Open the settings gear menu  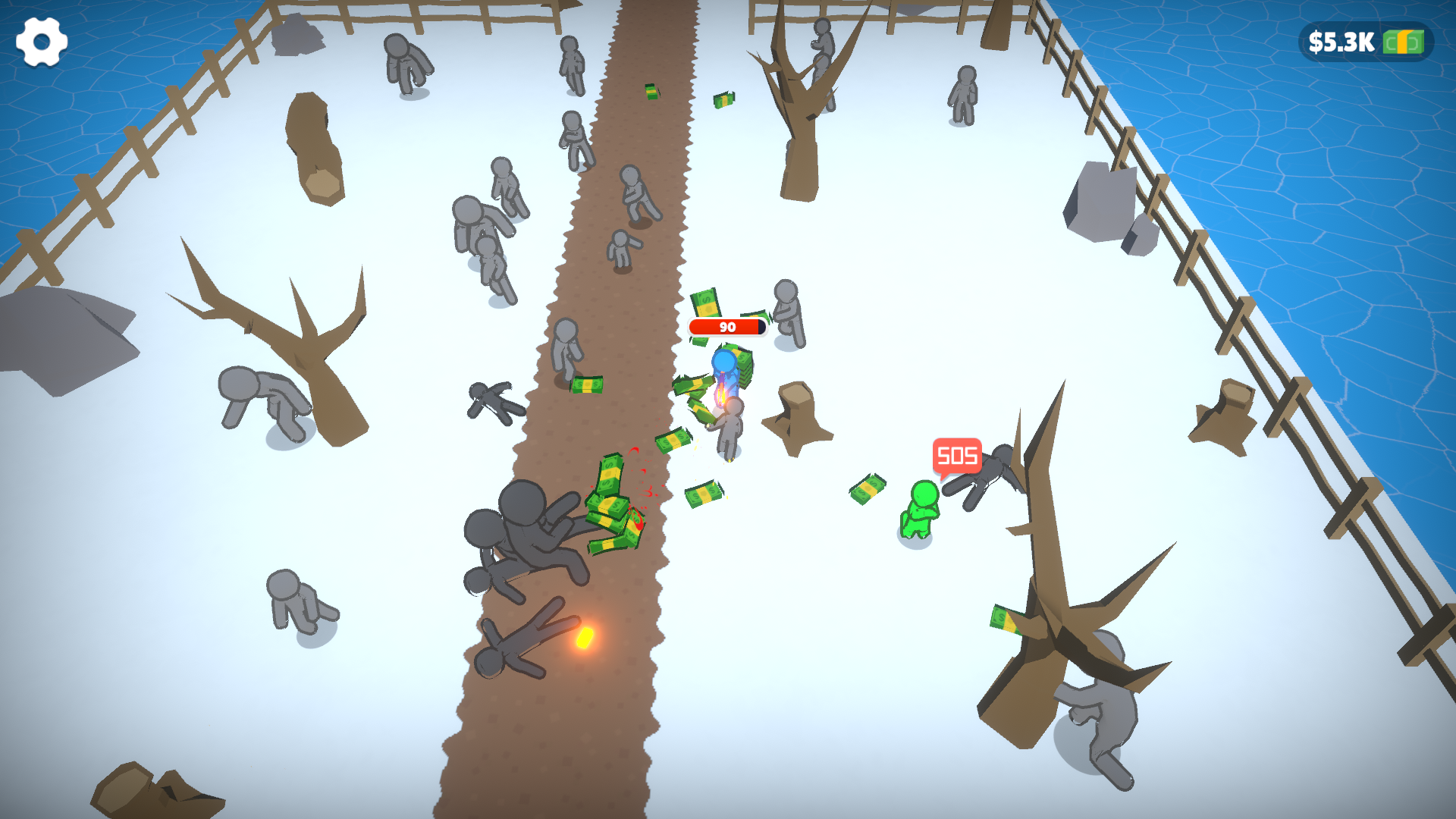pyautogui.click(x=42, y=40)
